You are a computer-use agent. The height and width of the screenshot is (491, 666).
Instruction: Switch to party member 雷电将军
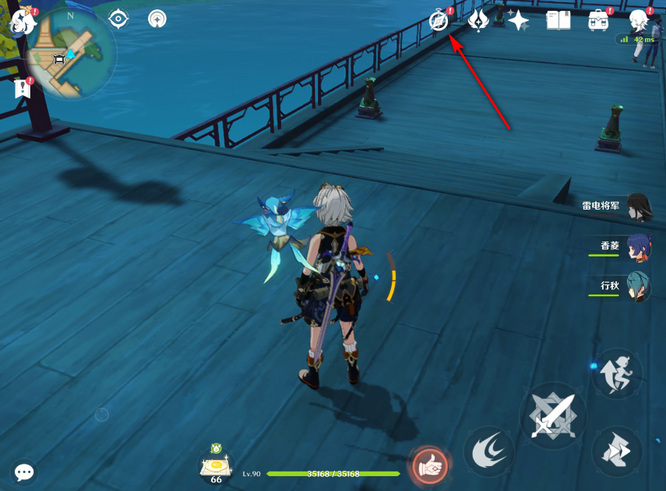637,206
